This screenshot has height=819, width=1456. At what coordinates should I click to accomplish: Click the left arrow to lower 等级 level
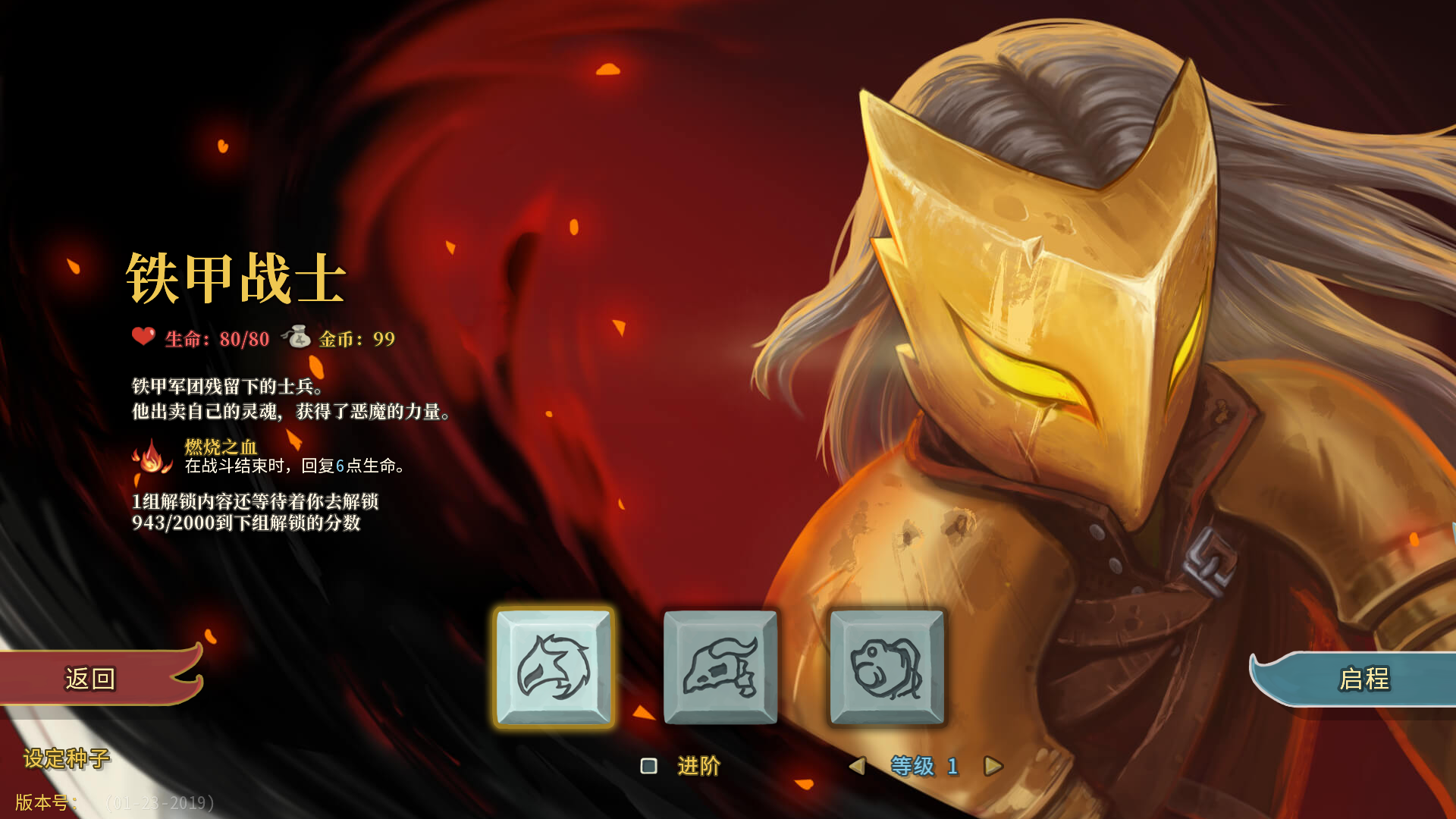[x=858, y=767]
